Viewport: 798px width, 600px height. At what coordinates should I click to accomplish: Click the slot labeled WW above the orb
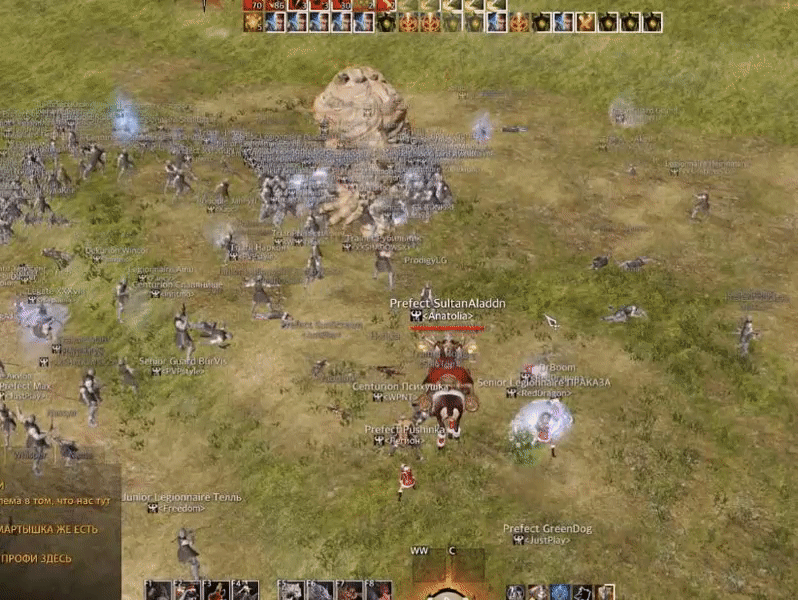point(419,551)
